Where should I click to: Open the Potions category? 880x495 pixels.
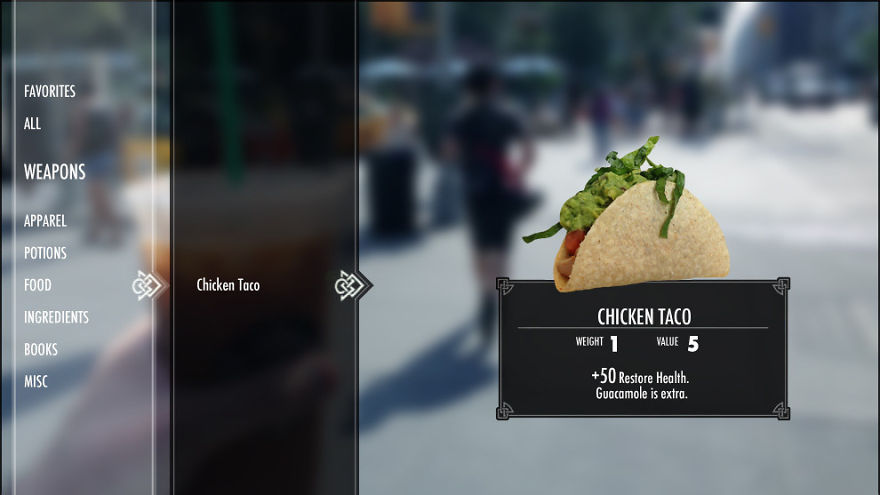pos(45,253)
